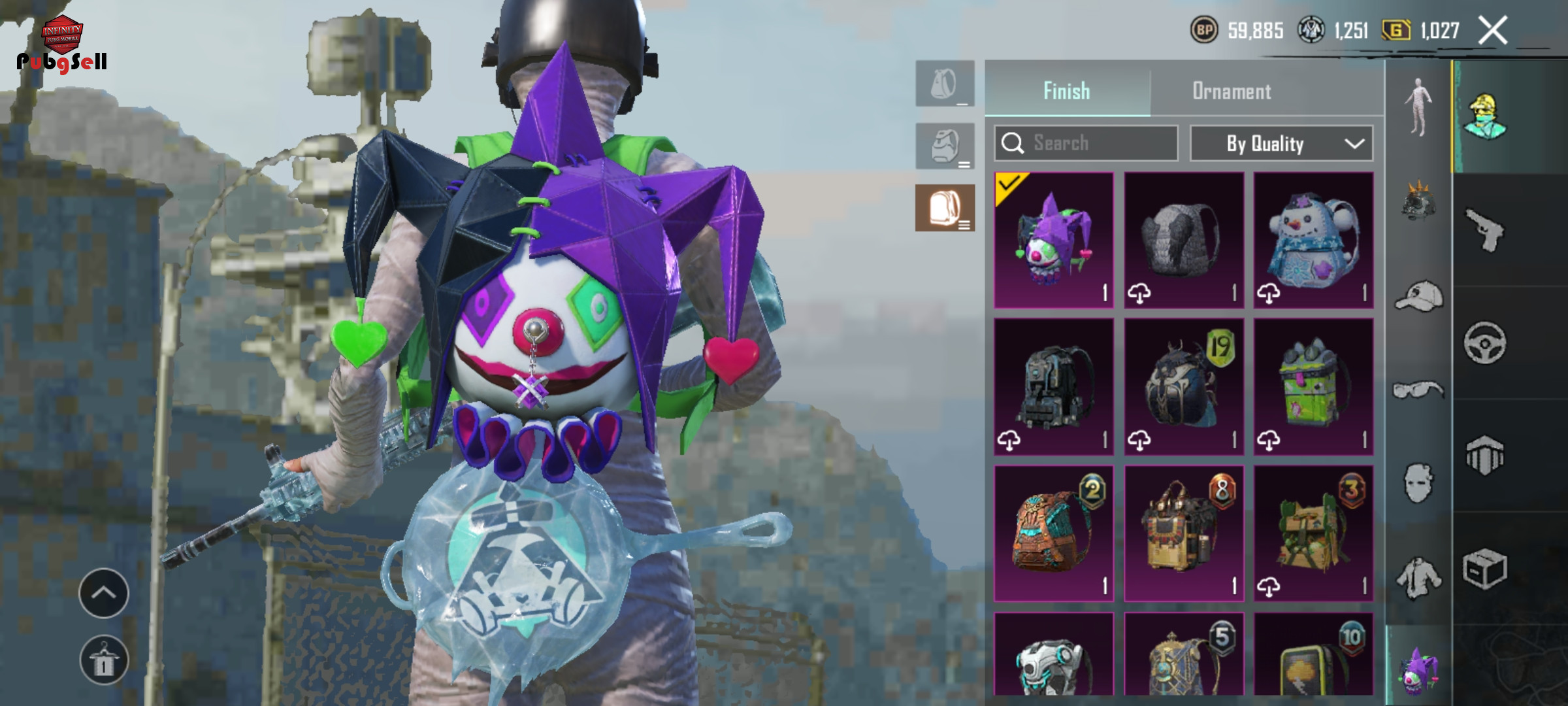
Task: Open the By Quality sort dropdown
Action: (1281, 143)
